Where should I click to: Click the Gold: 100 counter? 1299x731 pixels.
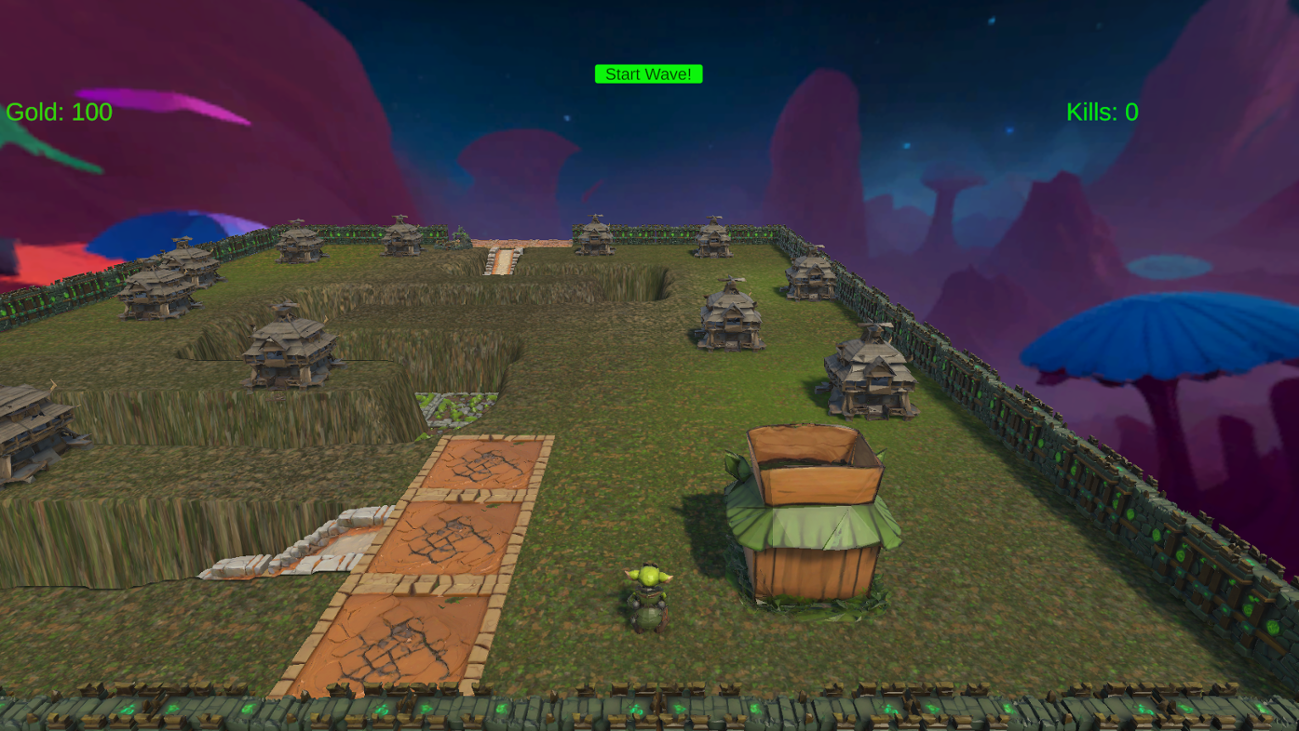(57, 112)
